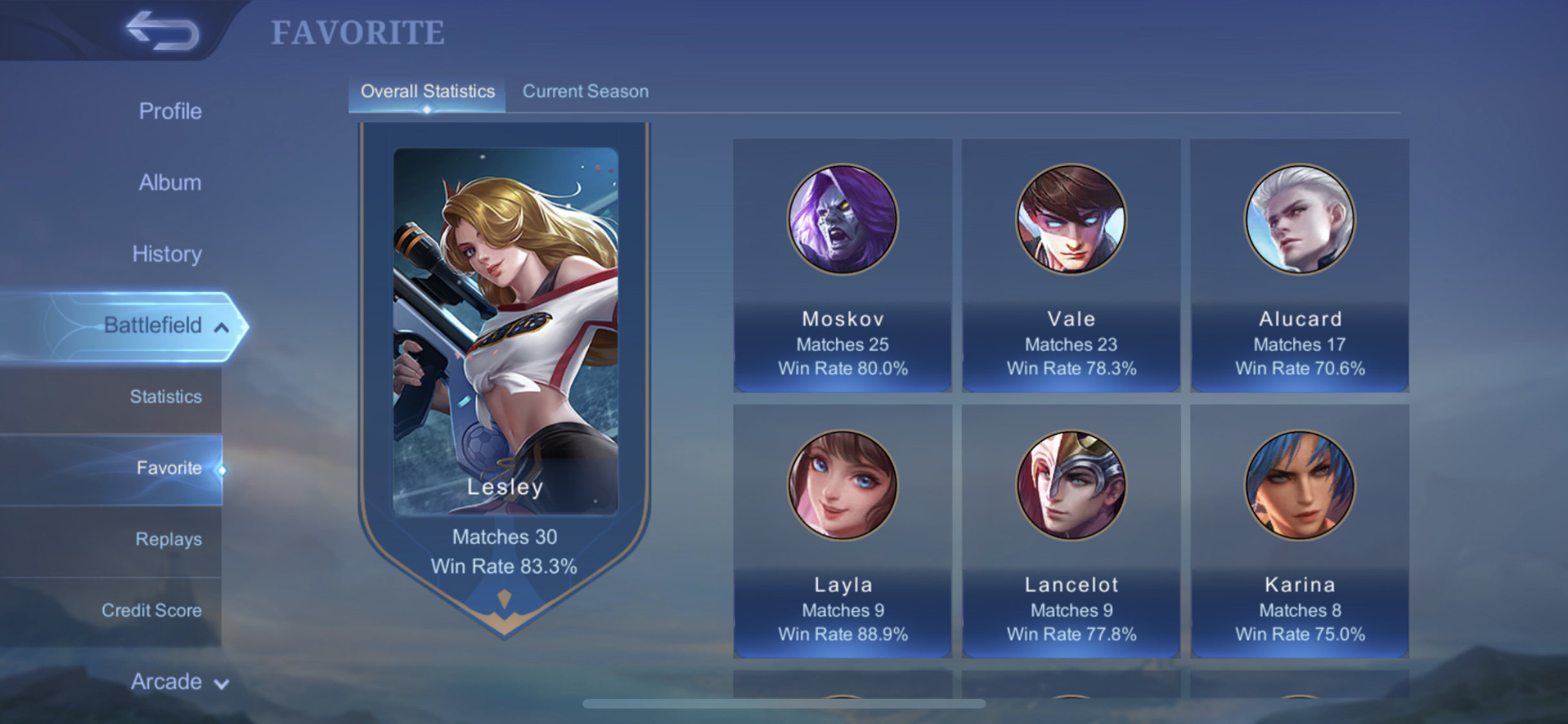Choose the Moskov hero tile
1568x724 pixels.
(x=843, y=265)
